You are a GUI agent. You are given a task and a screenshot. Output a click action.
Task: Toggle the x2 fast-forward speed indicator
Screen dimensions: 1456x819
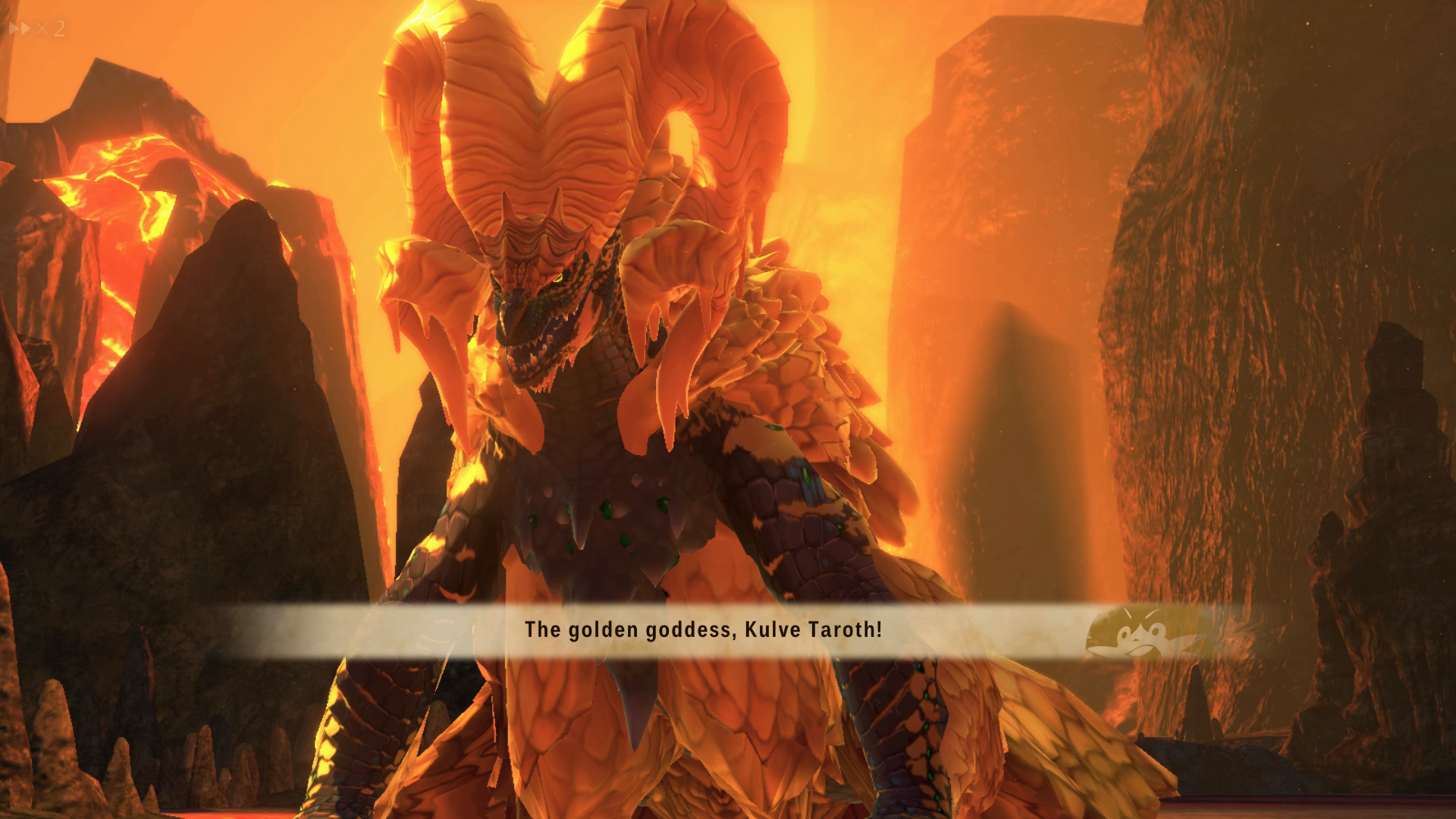click(37, 29)
